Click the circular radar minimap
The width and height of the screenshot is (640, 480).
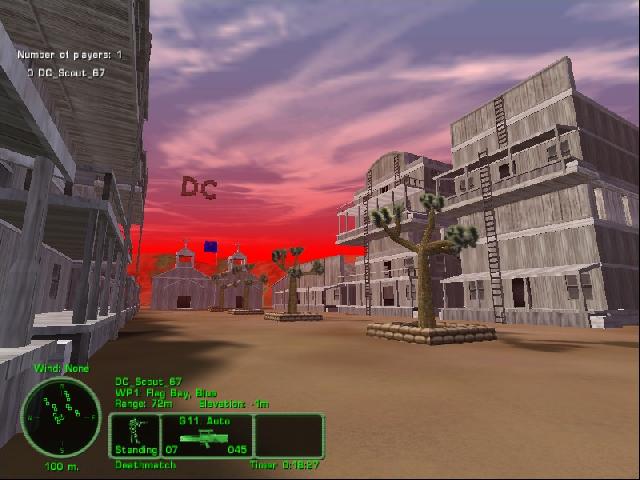(60, 417)
